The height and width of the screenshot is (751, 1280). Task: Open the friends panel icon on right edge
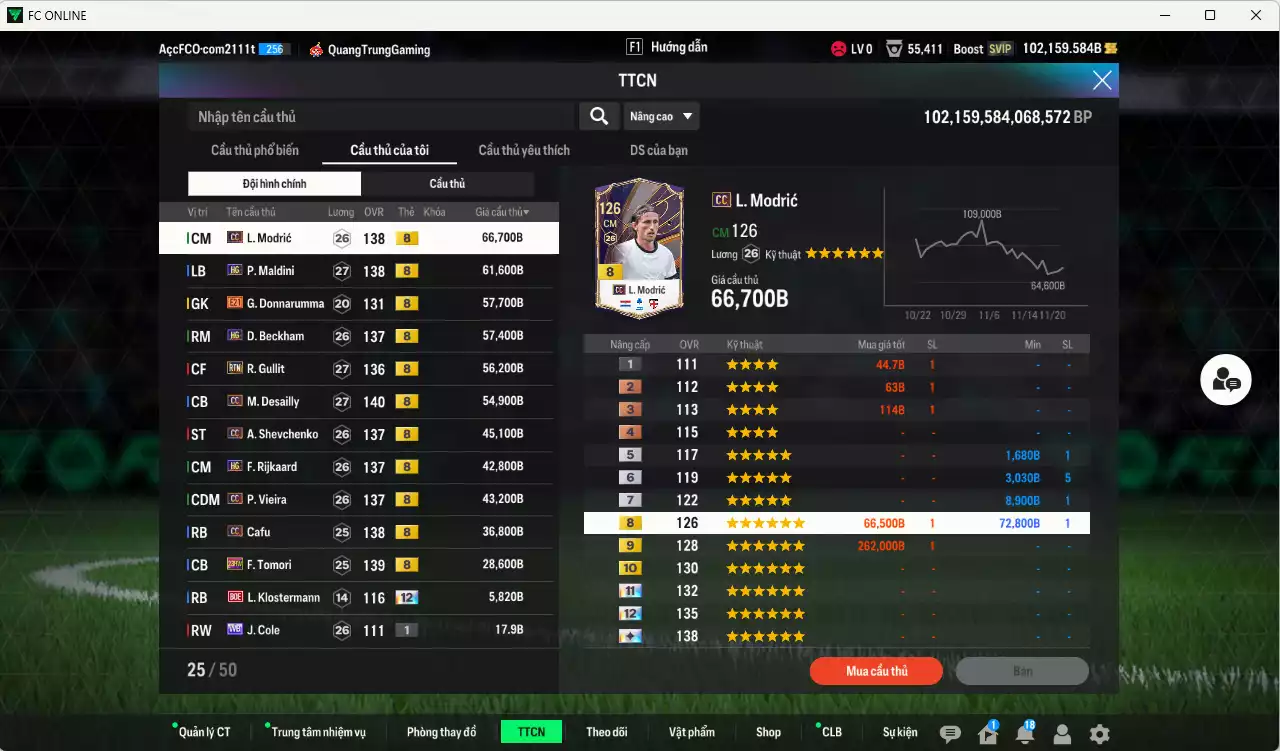point(1225,380)
